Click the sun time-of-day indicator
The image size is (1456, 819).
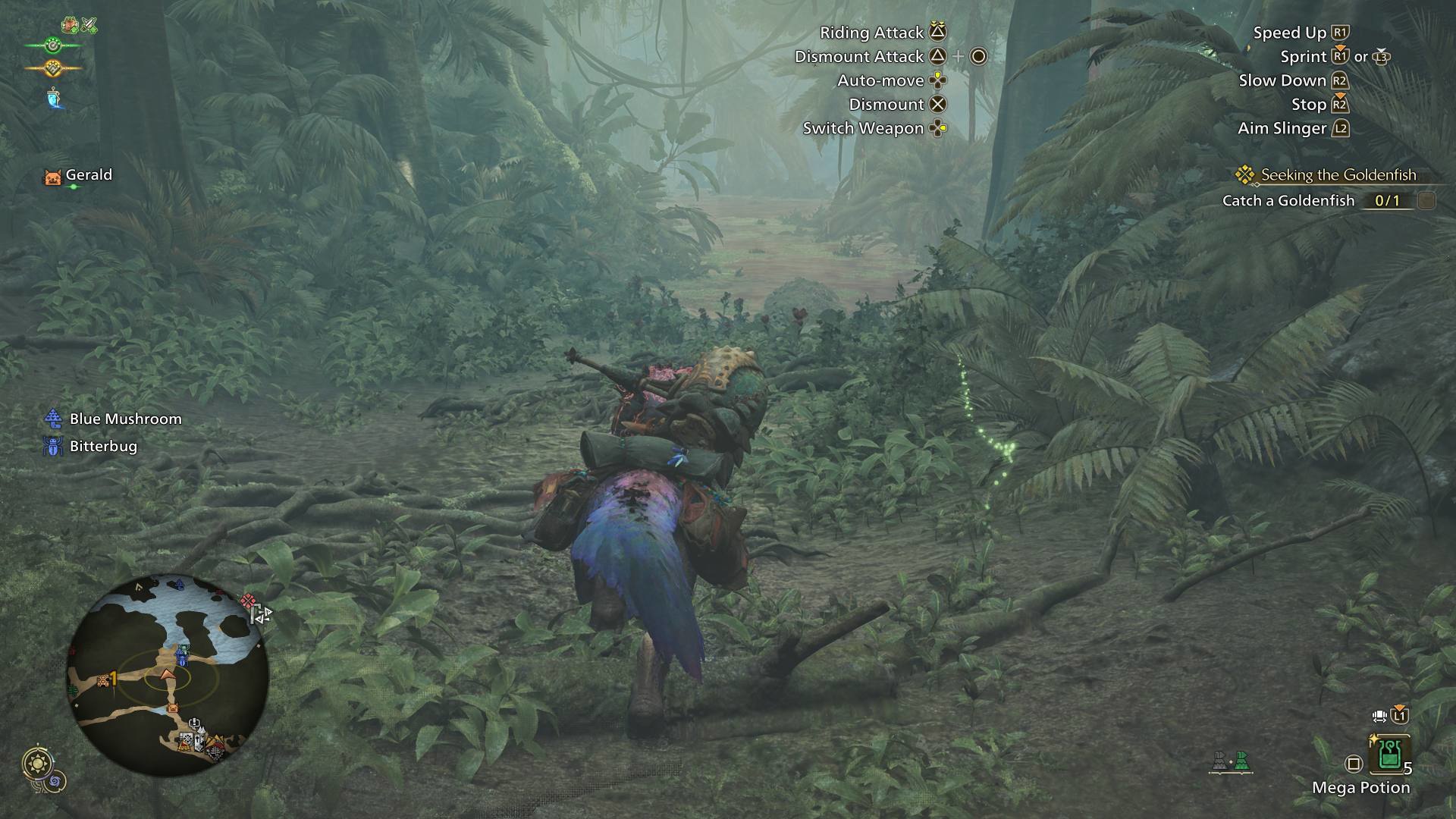tap(36, 764)
